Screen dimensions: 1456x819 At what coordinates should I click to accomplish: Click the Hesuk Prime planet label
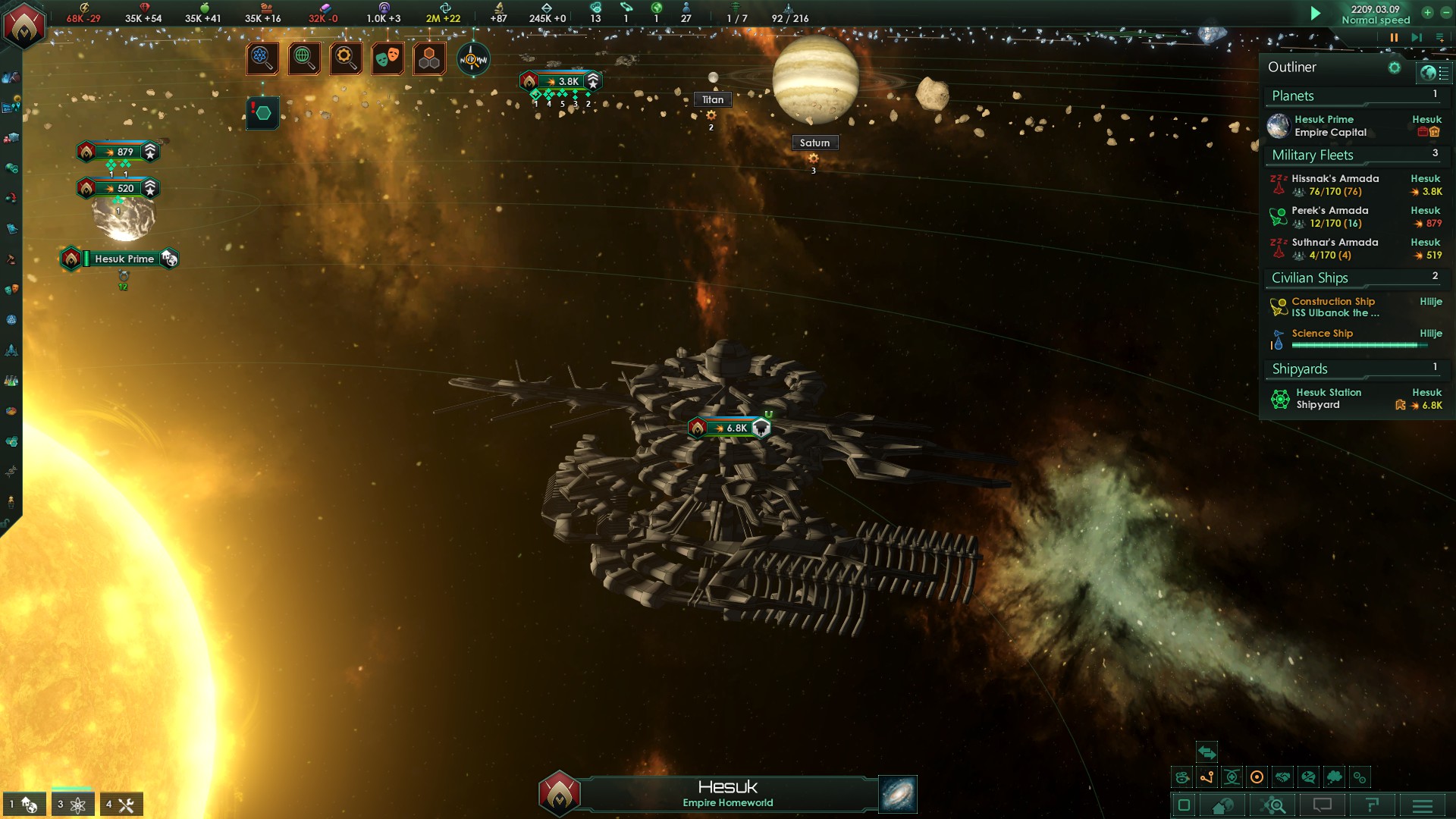tap(124, 259)
